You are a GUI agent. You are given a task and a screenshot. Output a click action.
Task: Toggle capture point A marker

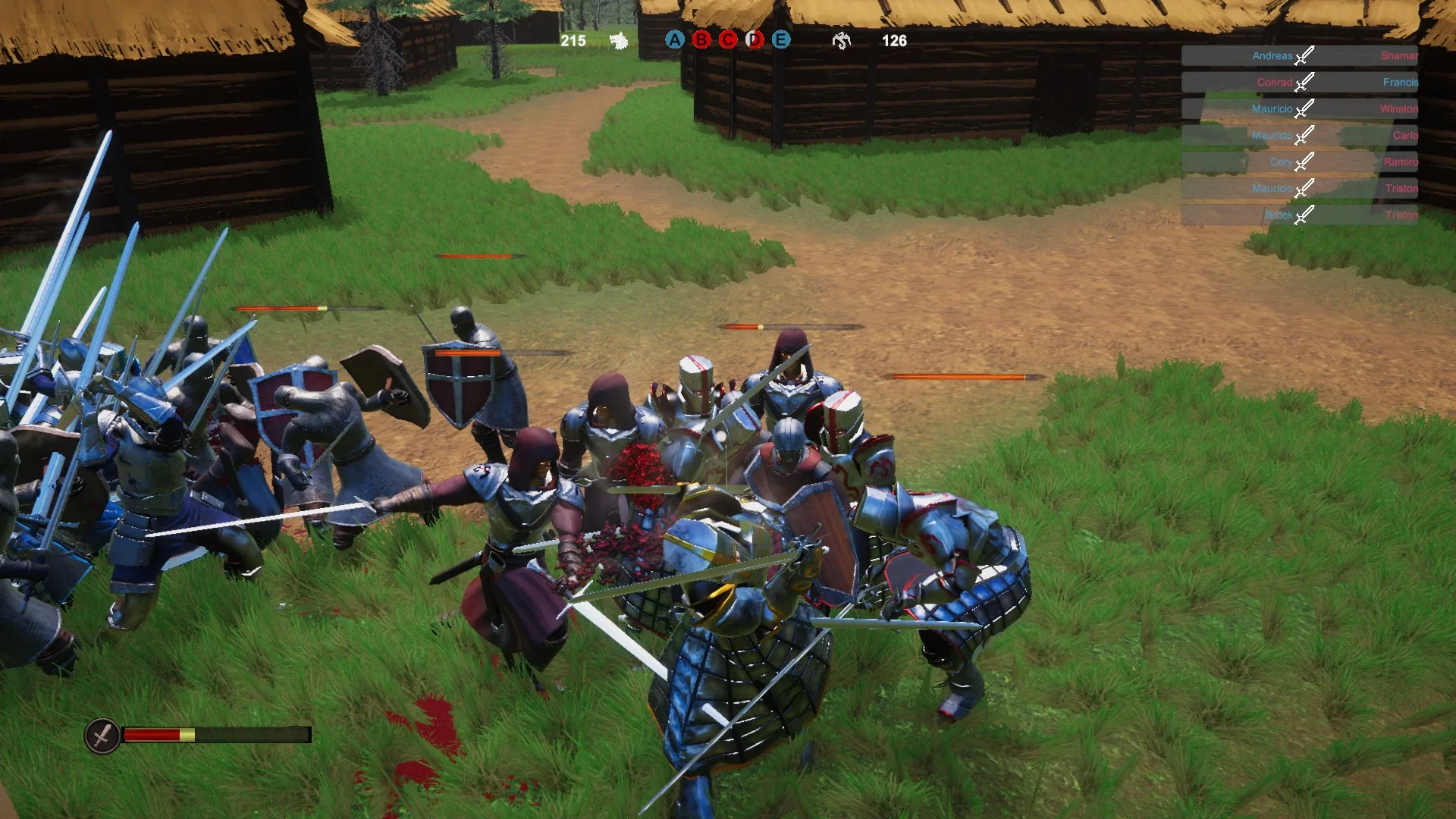coord(673,40)
